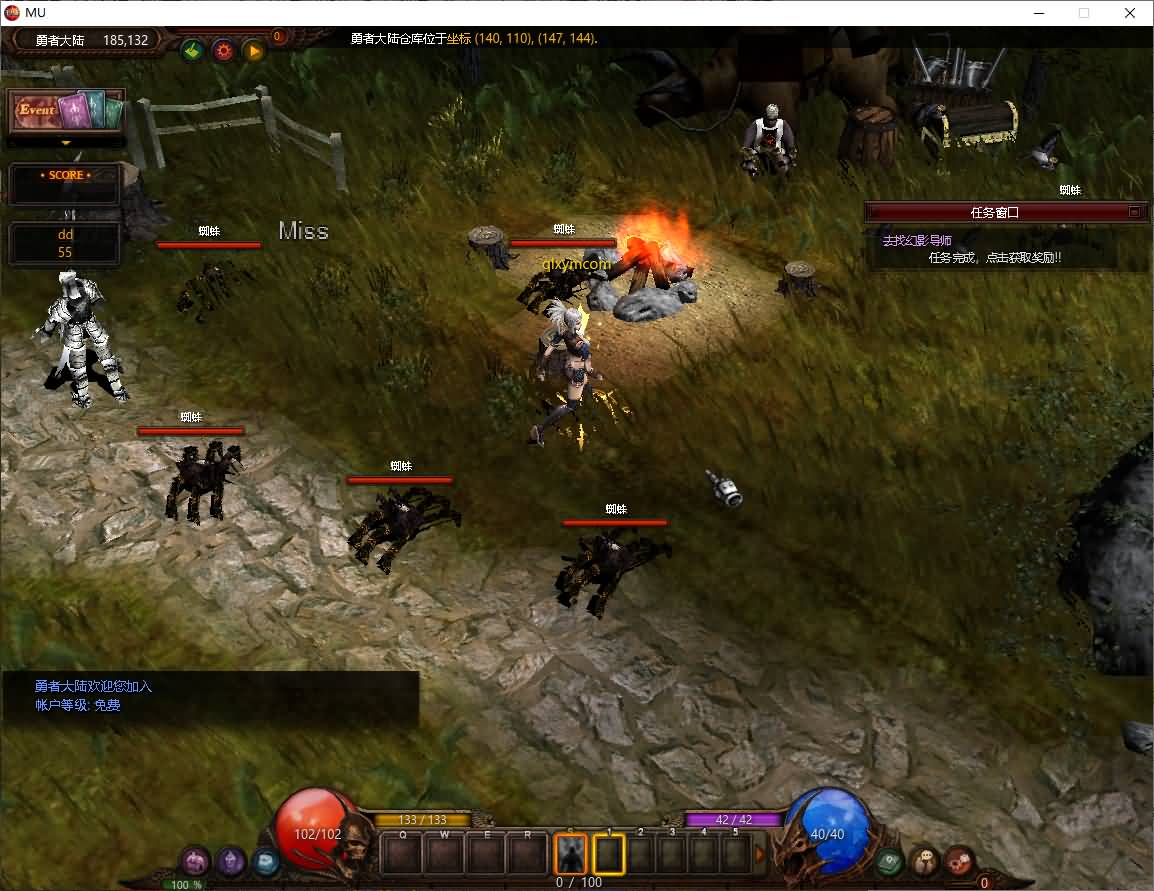This screenshot has height=891, width=1154.
Task: Close the MU game window
Action: [x=1130, y=13]
